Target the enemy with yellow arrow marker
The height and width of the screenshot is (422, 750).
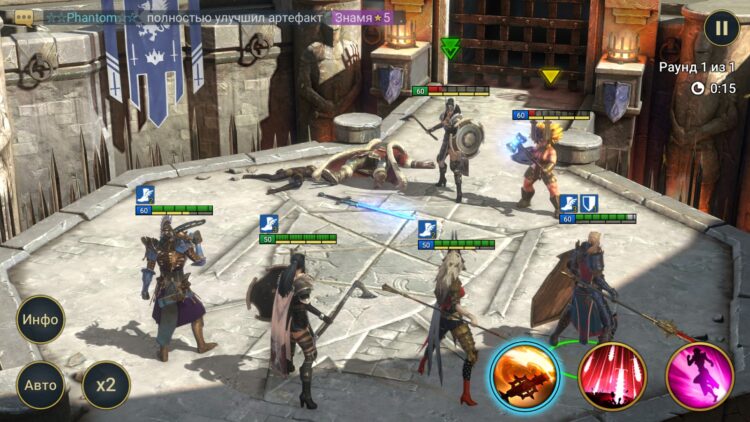tap(545, 160)
